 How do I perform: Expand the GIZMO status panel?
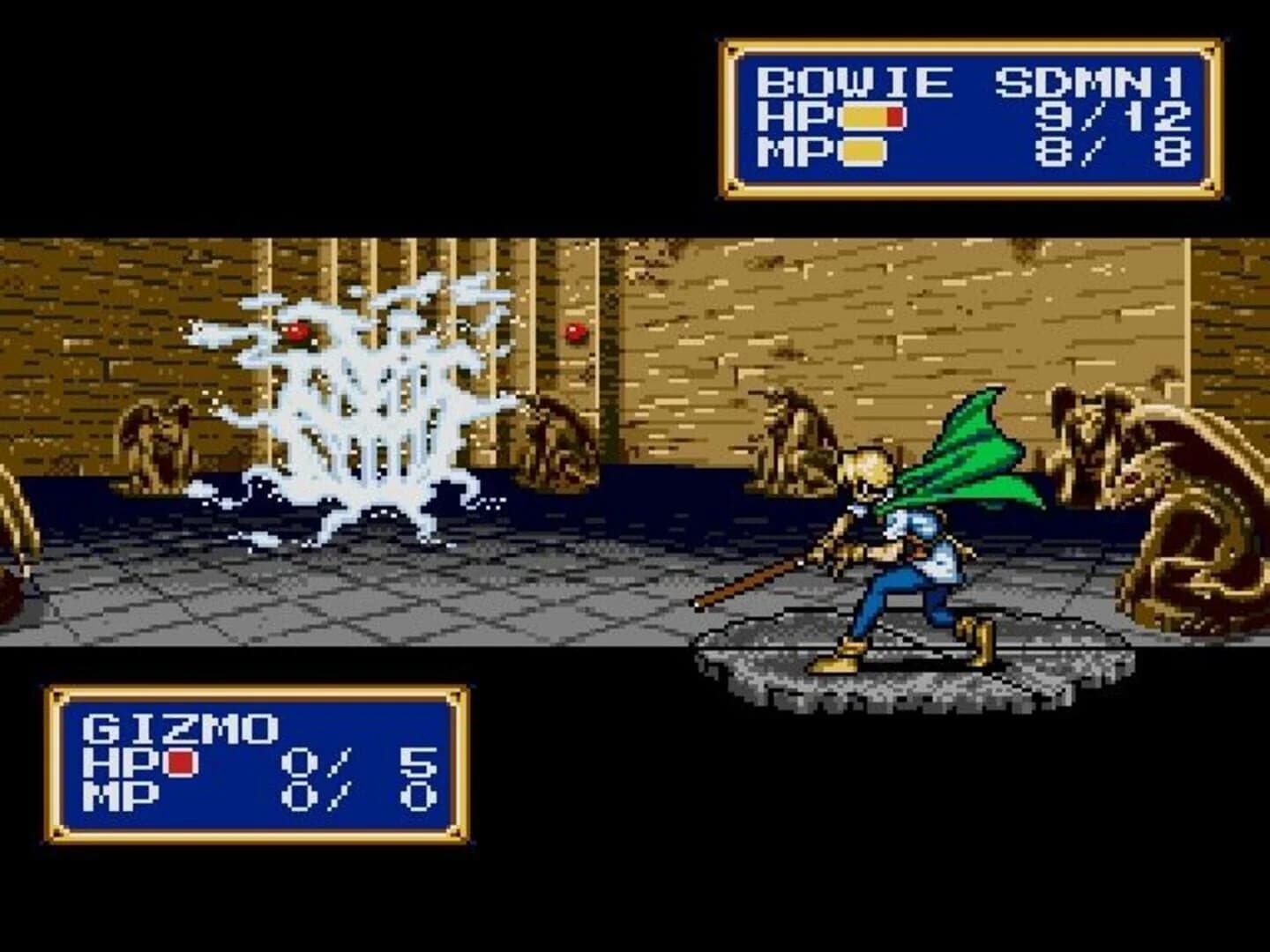[256, 762]
